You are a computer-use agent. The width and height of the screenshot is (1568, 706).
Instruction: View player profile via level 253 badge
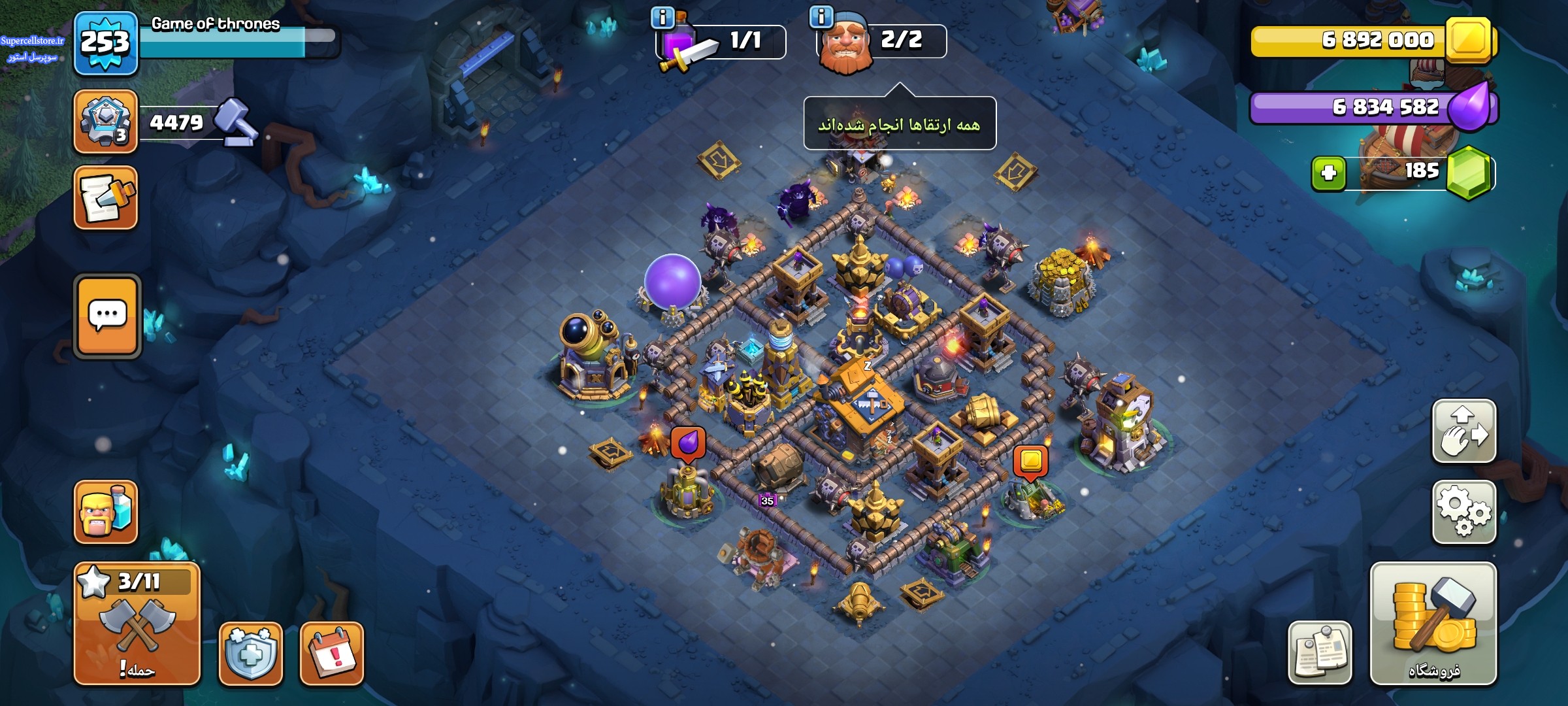pos(106,43)
